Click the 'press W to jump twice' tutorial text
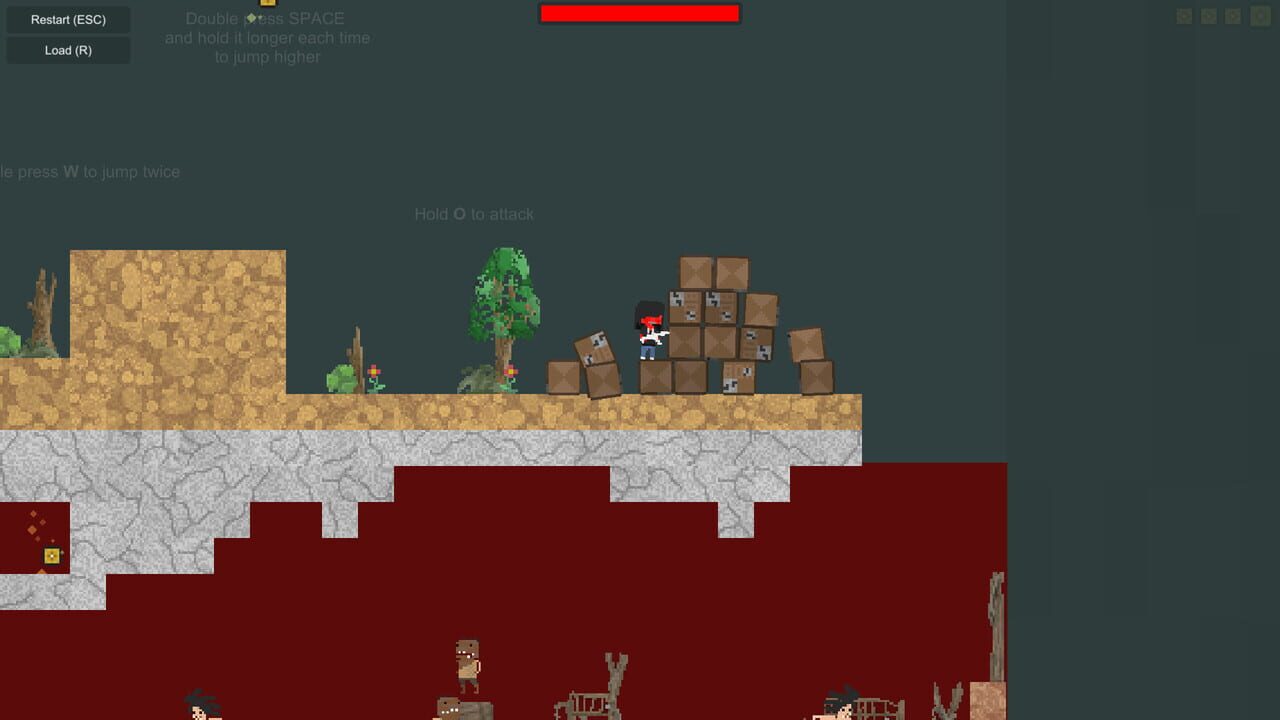Screen dimensions: 1280x720 click(90, 172)
